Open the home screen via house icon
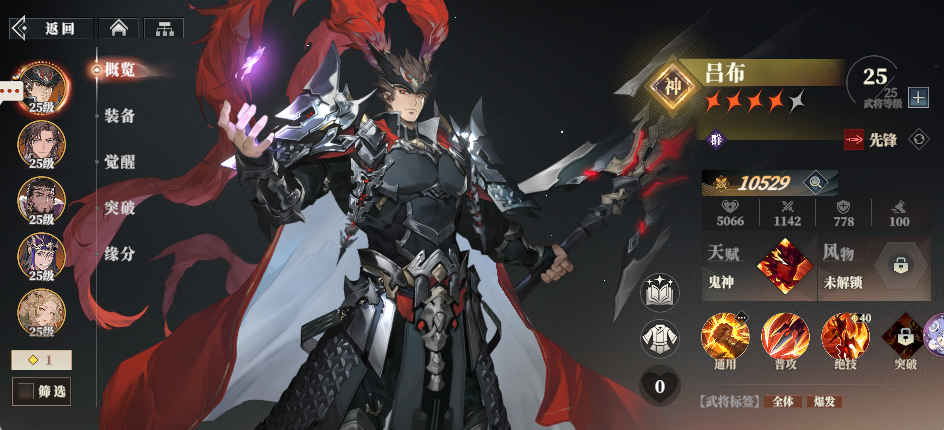This screenshot has width=944, height=430. coord(119,28)
